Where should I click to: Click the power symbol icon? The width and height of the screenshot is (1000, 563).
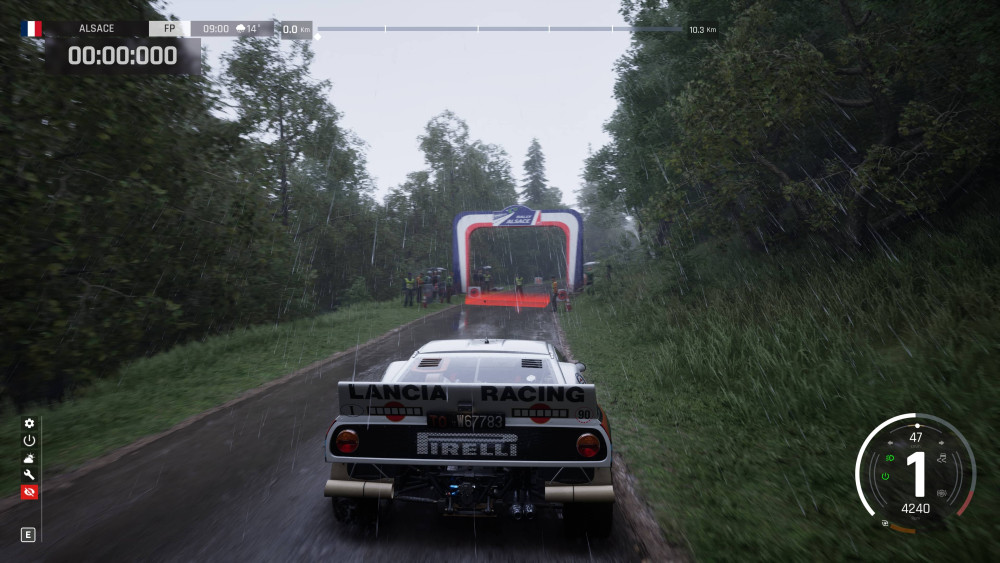pyautogui.click(x=29, y=440)
